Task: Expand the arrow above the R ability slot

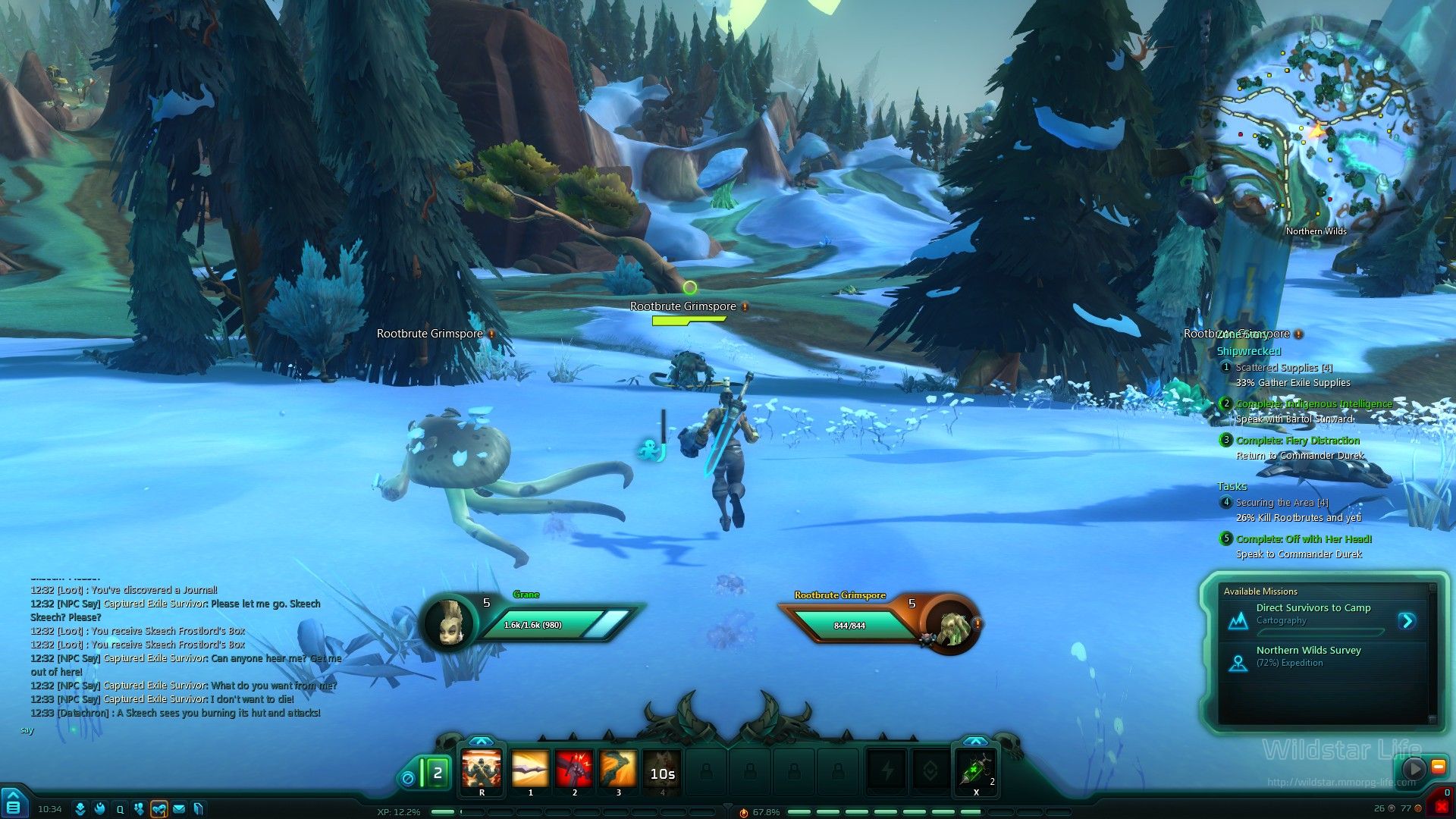Action: (481, 741)
